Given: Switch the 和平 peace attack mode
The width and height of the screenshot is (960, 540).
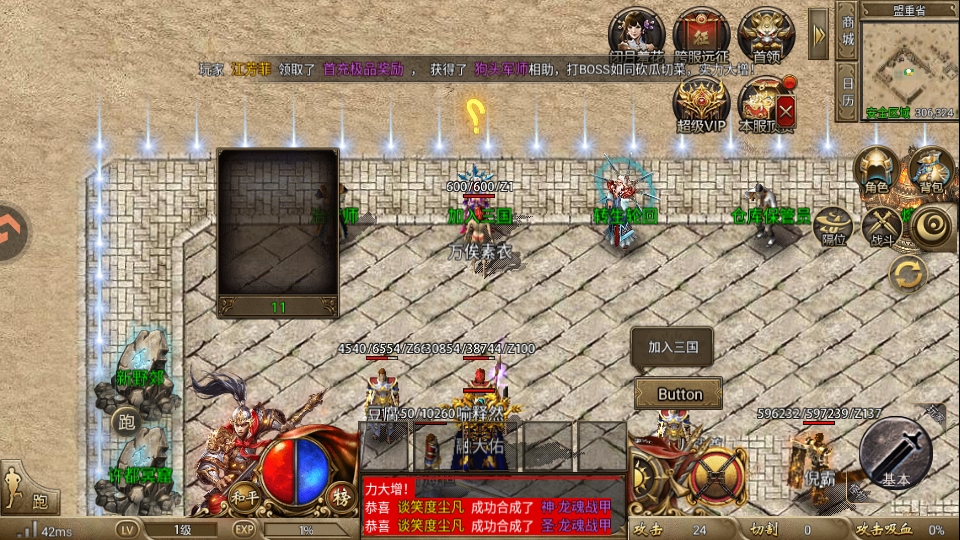Looking at the screenshot, I should [245, 497].
